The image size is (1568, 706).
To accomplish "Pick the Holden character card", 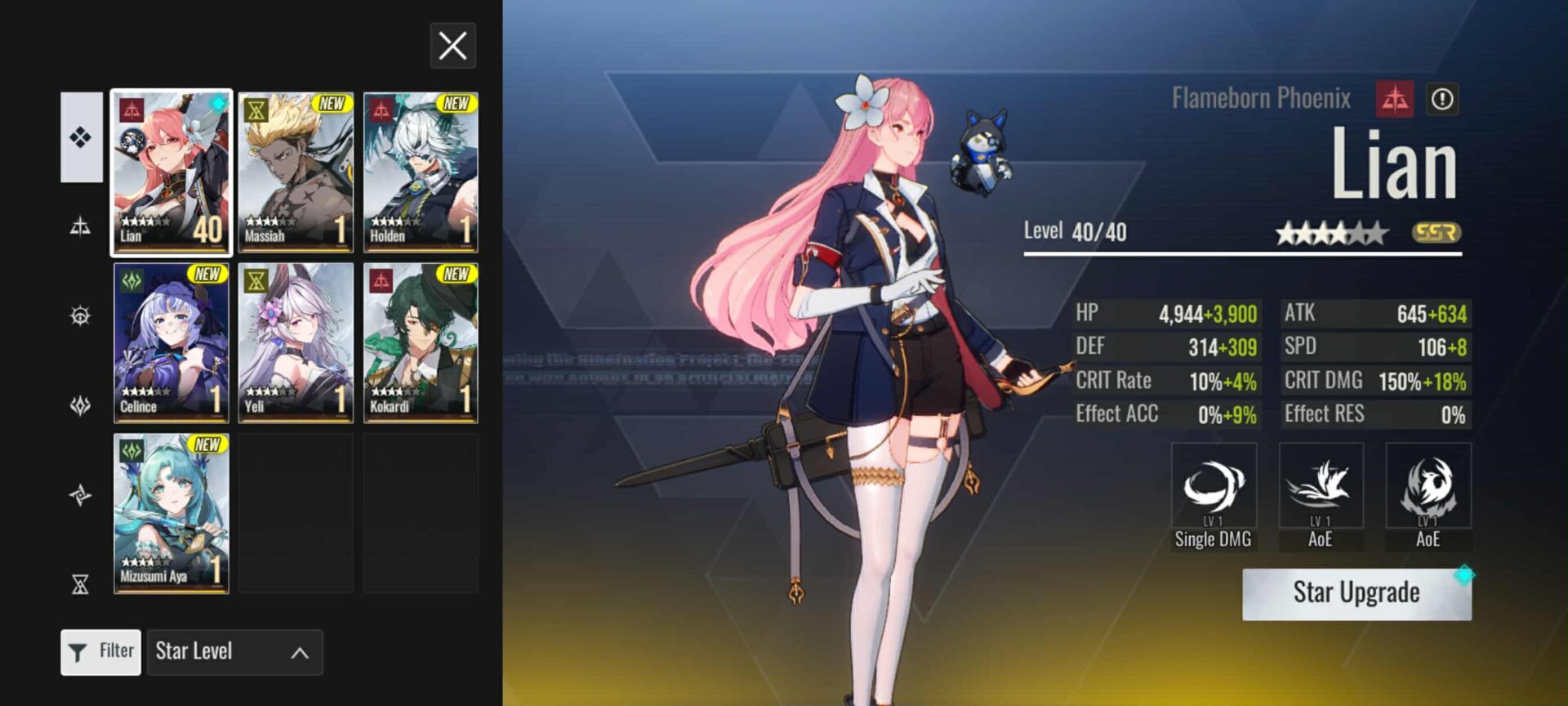I will (x=421, y=172).
